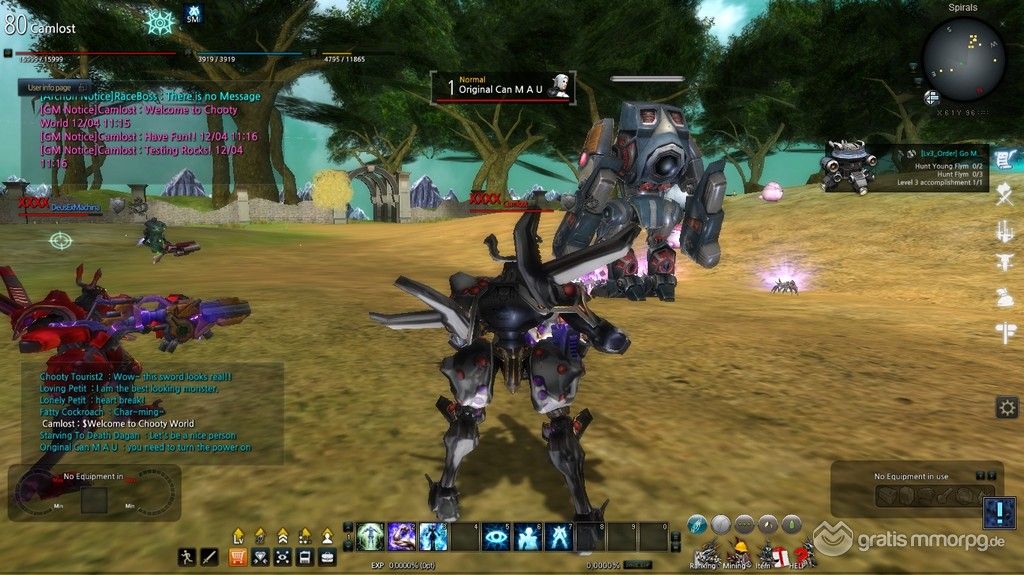This screenshot has height=575, width=1024.
Task: Open settings with the gear icon
Action: [1006, 407]
